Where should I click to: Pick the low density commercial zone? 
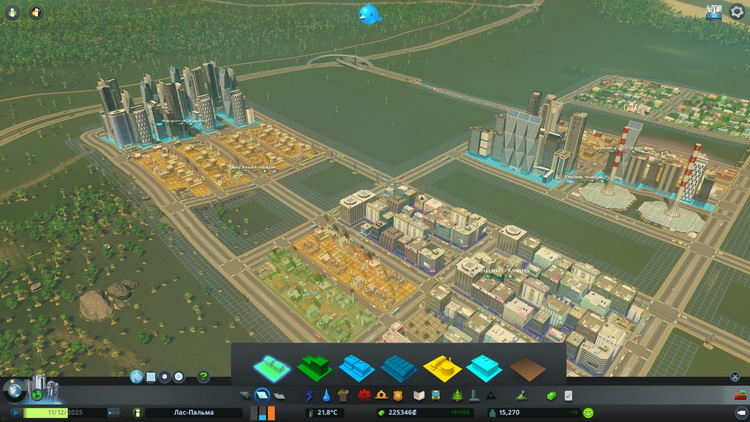tap(357, 367)
